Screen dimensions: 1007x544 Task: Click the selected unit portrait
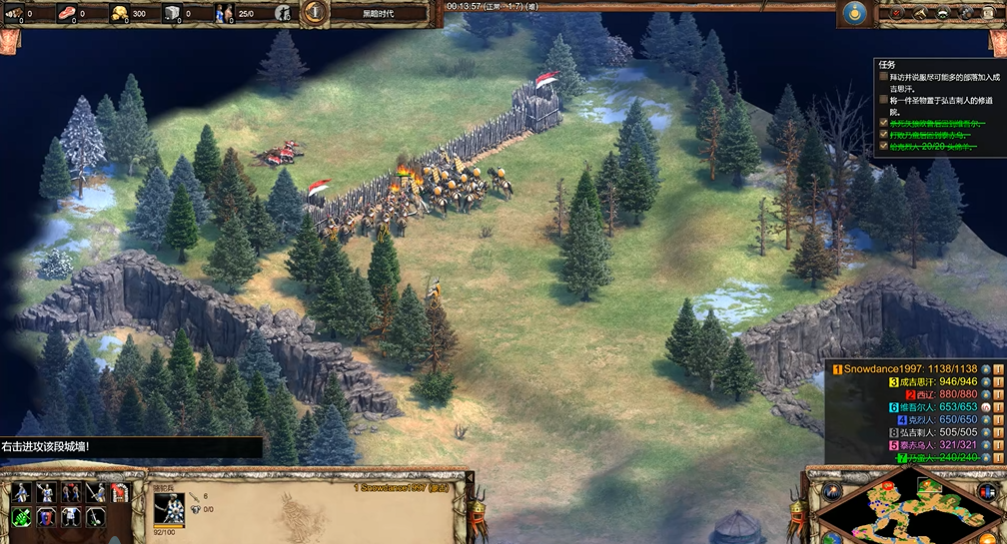click(169, 508)
